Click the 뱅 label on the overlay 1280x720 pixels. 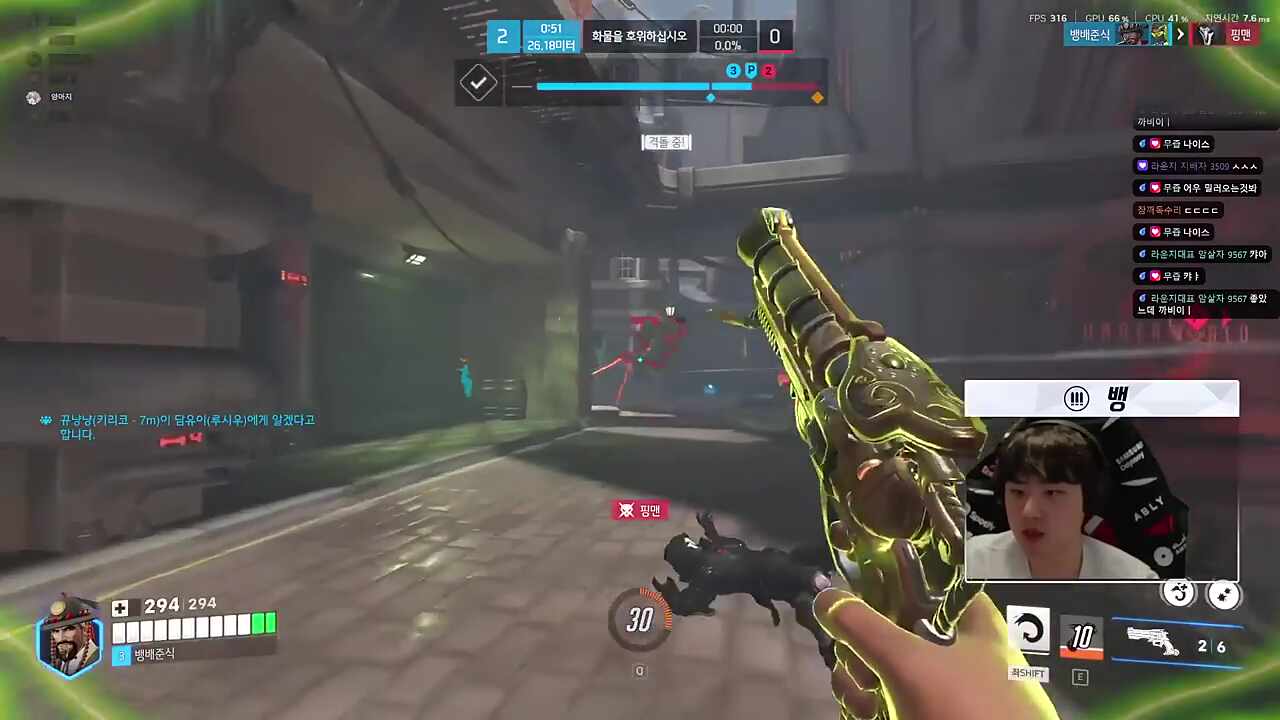click(x=1117, y=399)
